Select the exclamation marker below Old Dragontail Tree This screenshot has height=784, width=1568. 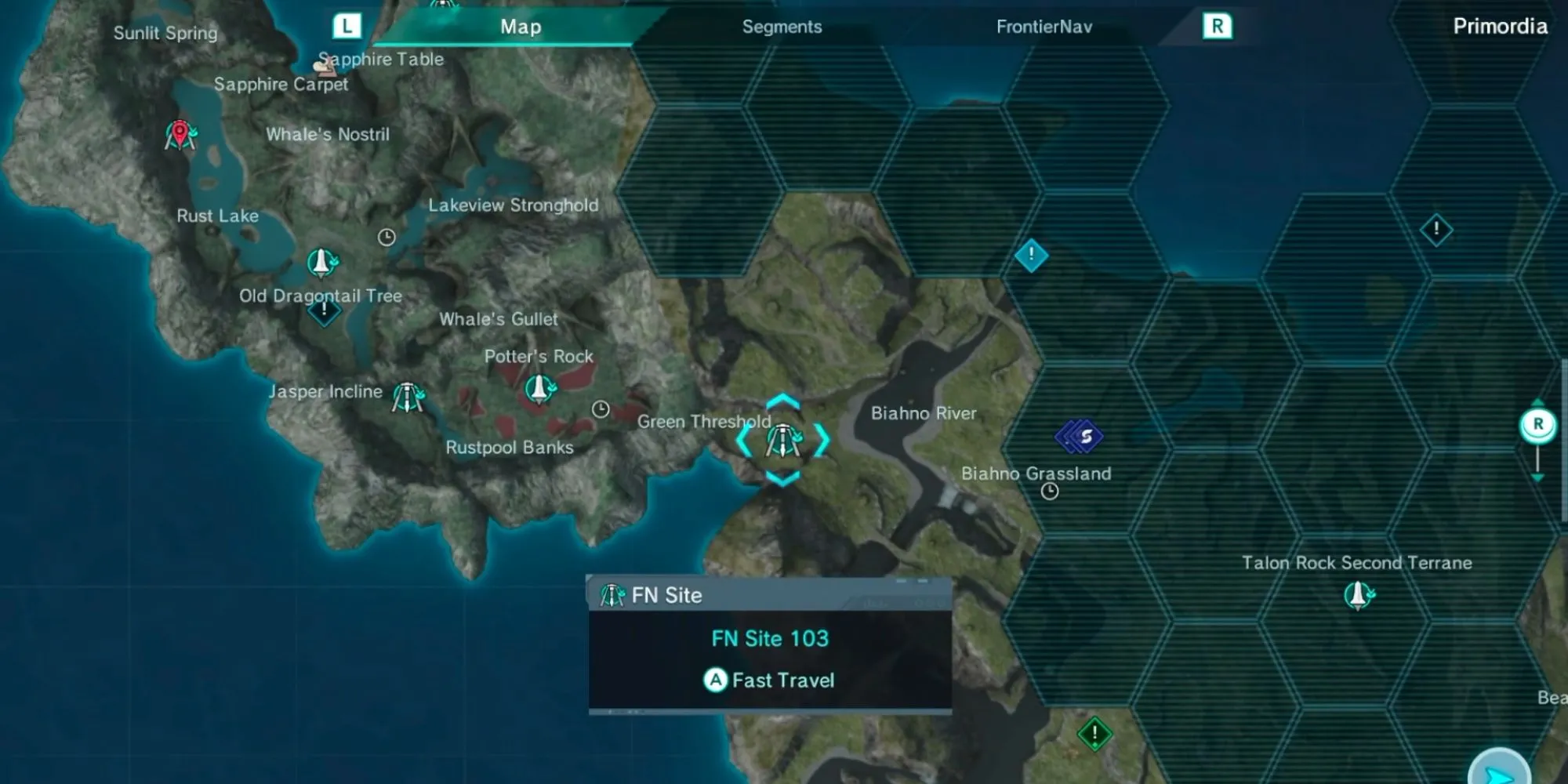tap(324, 311)
